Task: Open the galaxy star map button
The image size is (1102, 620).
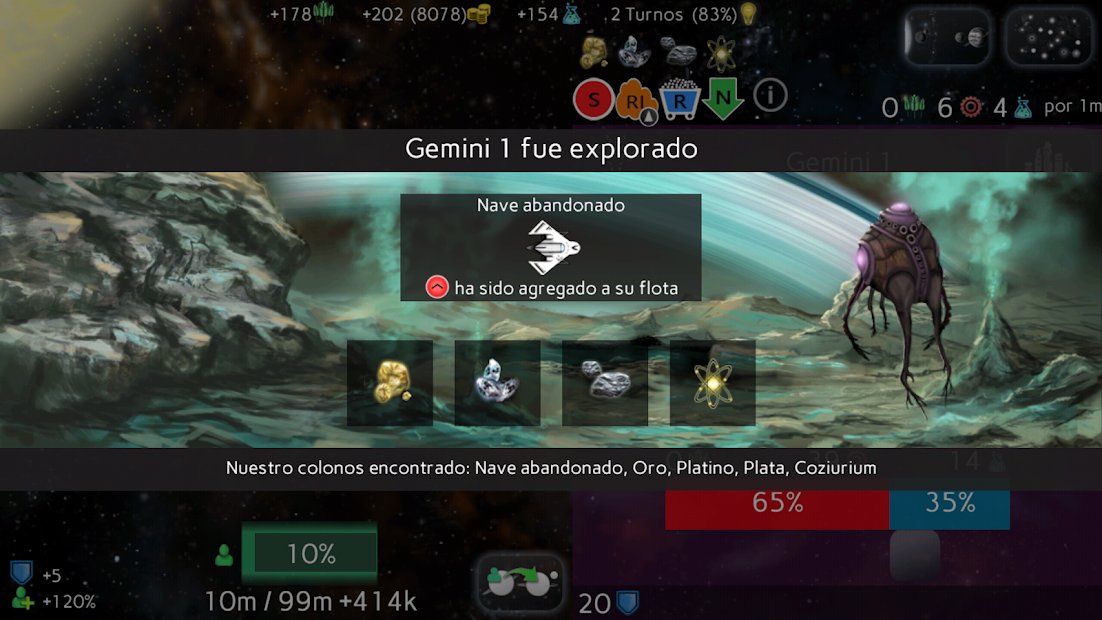Action: [1048, 37]
